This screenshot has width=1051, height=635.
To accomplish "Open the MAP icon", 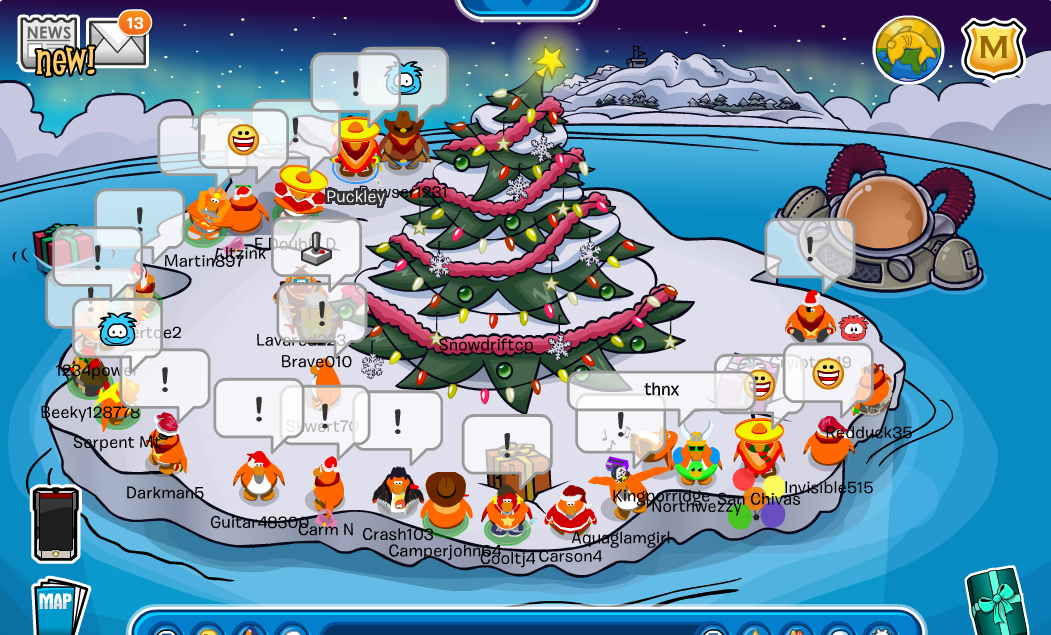I will click(x=58, y=604).
